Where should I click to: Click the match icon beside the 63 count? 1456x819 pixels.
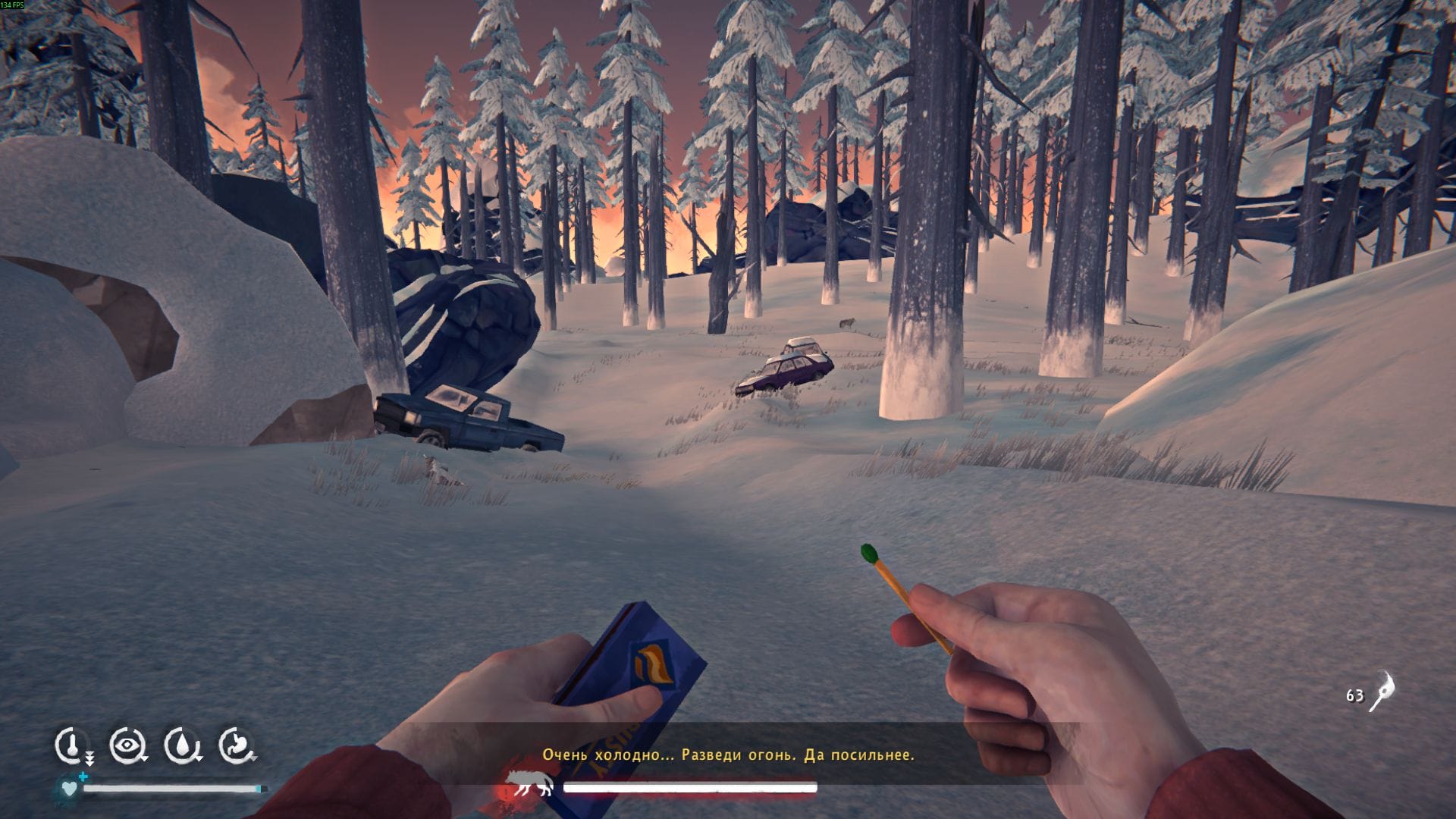pyautogui.click(x=1382, y=692)
